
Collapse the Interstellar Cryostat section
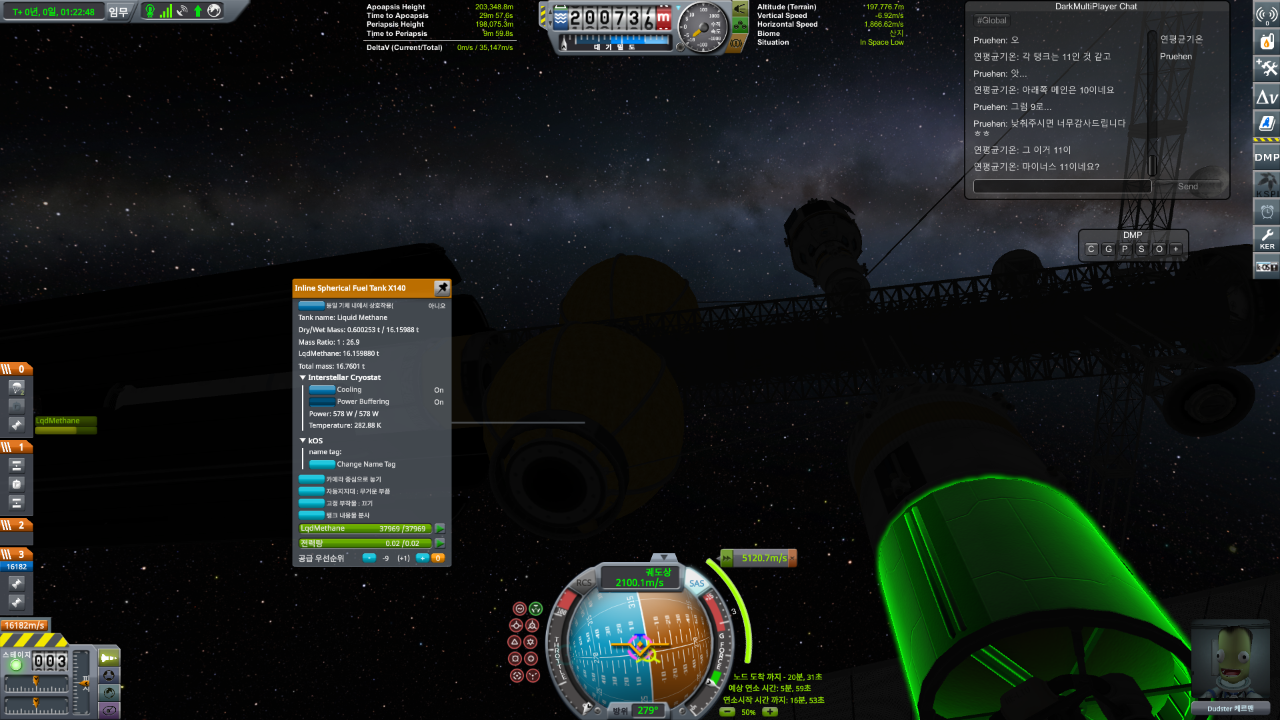(x=303, y=378)
